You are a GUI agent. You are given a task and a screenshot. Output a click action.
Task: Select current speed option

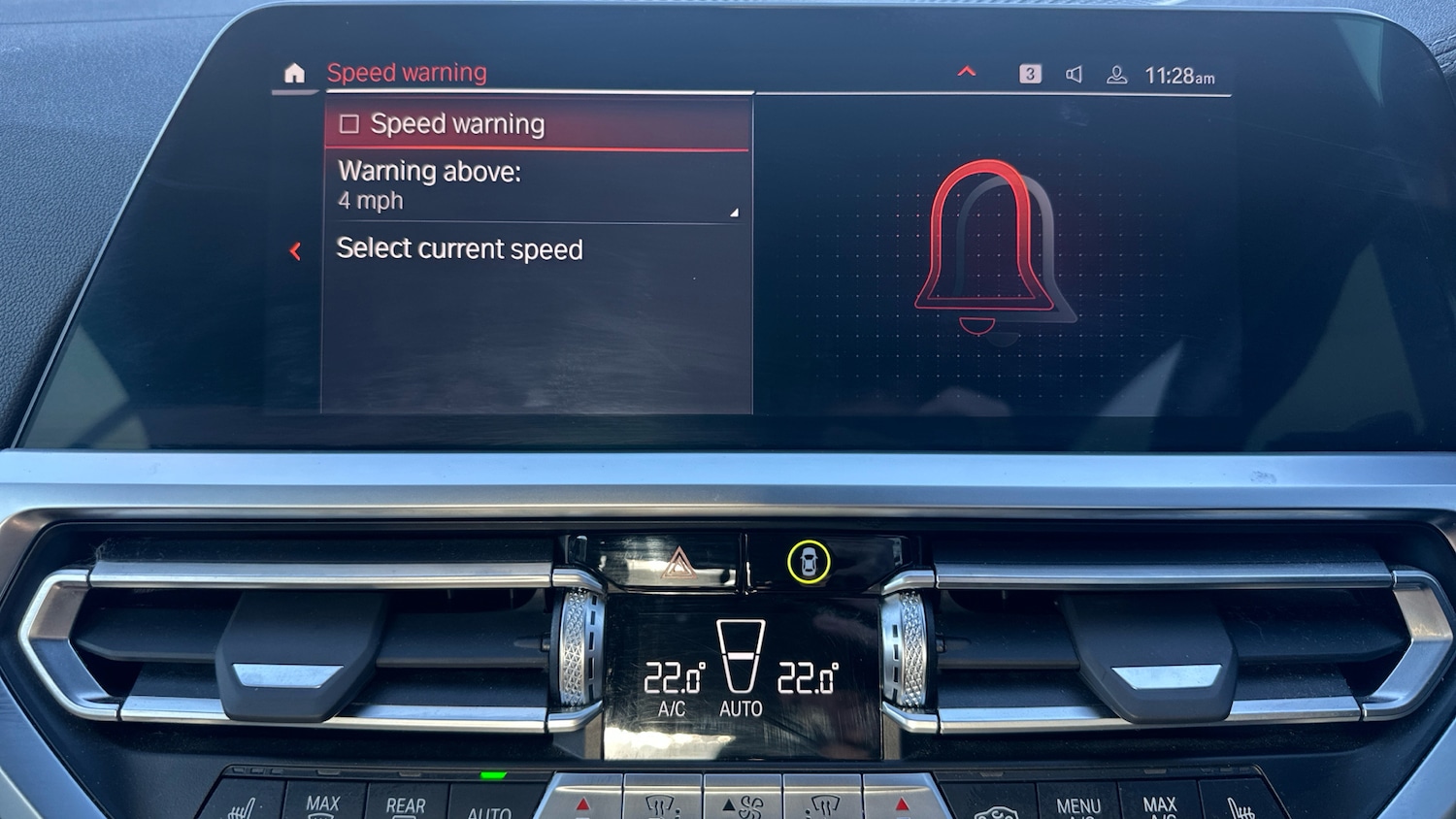(x=460, y=249)
